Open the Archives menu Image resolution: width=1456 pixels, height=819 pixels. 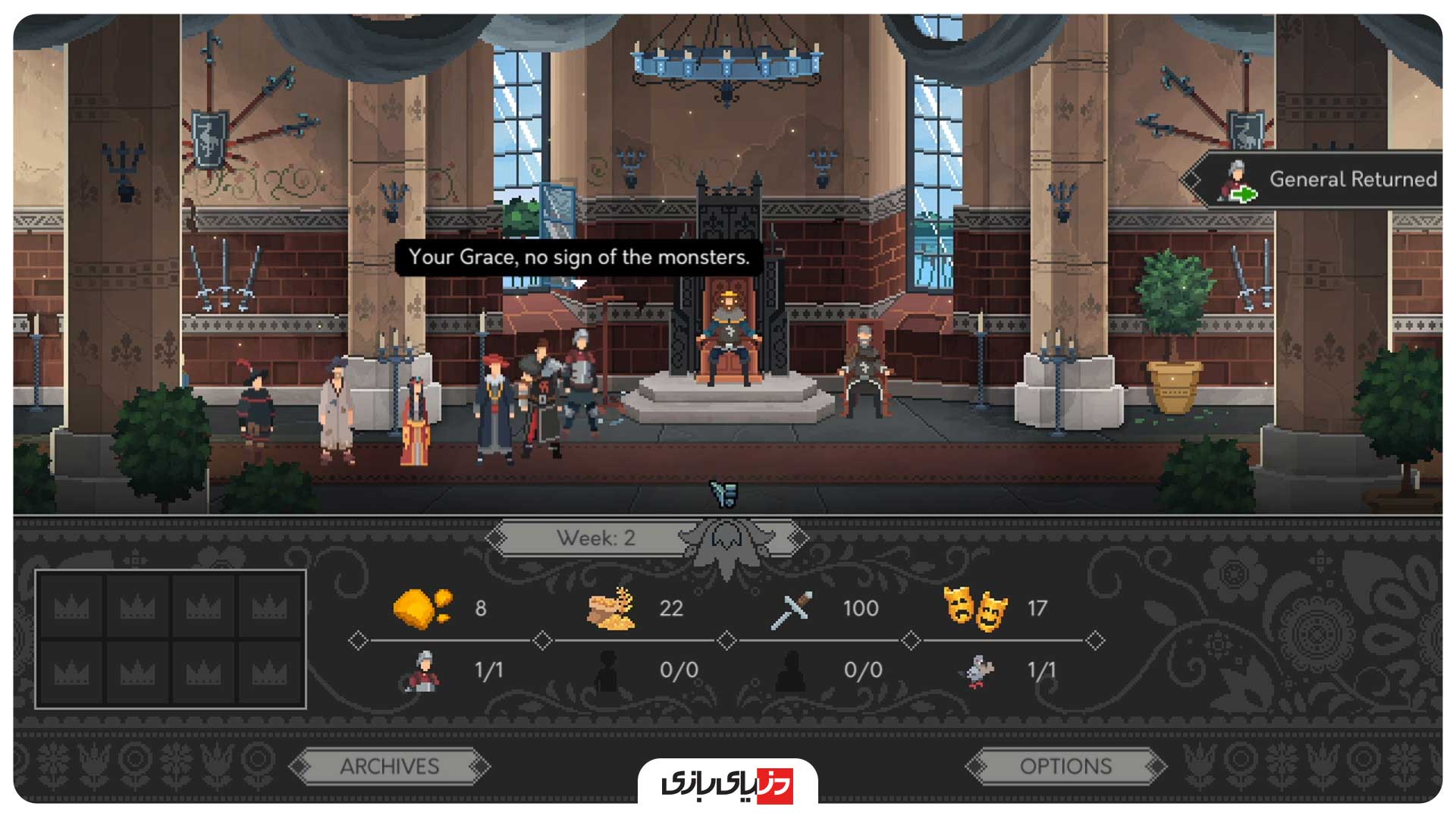(x=389, y=767)
